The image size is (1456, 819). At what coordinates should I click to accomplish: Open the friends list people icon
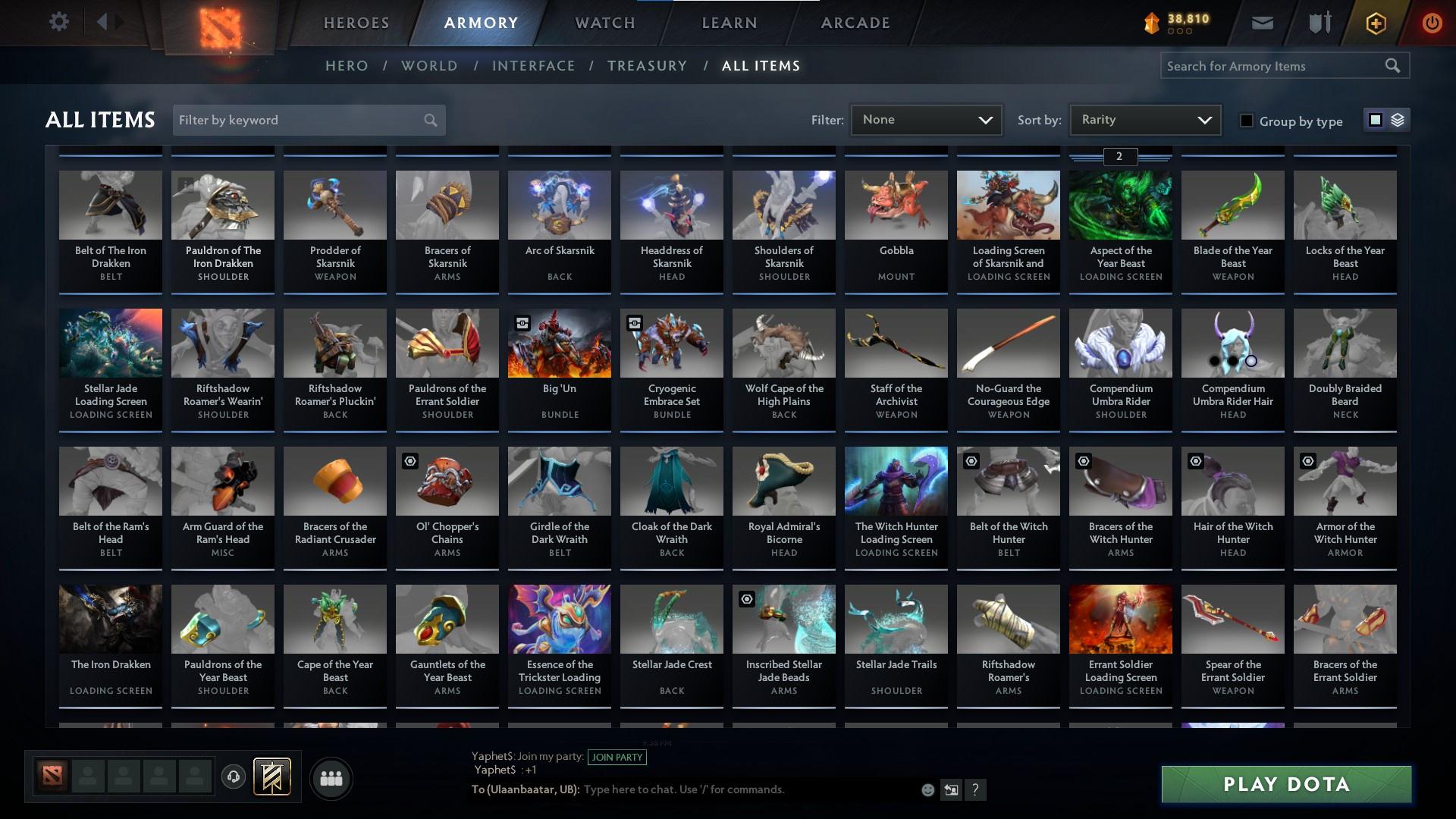[x=331, y=778]
